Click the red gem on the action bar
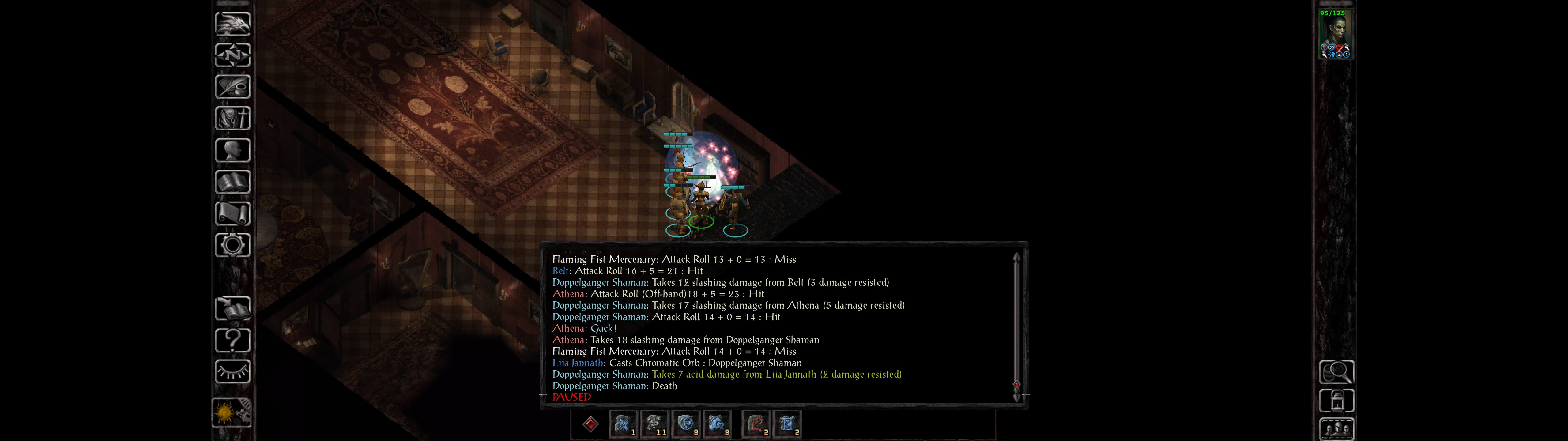This screenshot has width=1568, height=441. click(x=590, y=424)
